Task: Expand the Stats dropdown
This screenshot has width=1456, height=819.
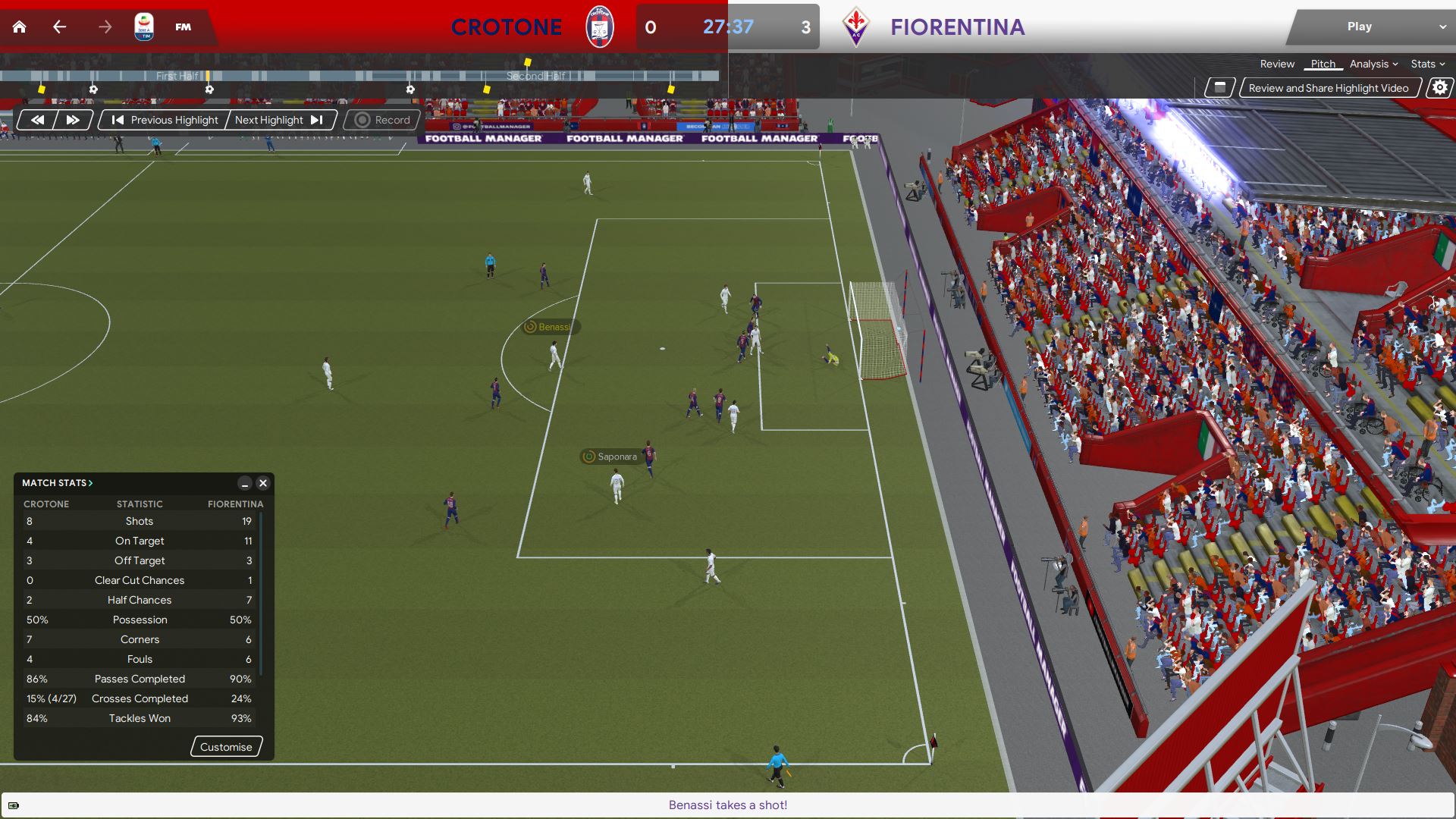Action: click(x=1427, y=64)
